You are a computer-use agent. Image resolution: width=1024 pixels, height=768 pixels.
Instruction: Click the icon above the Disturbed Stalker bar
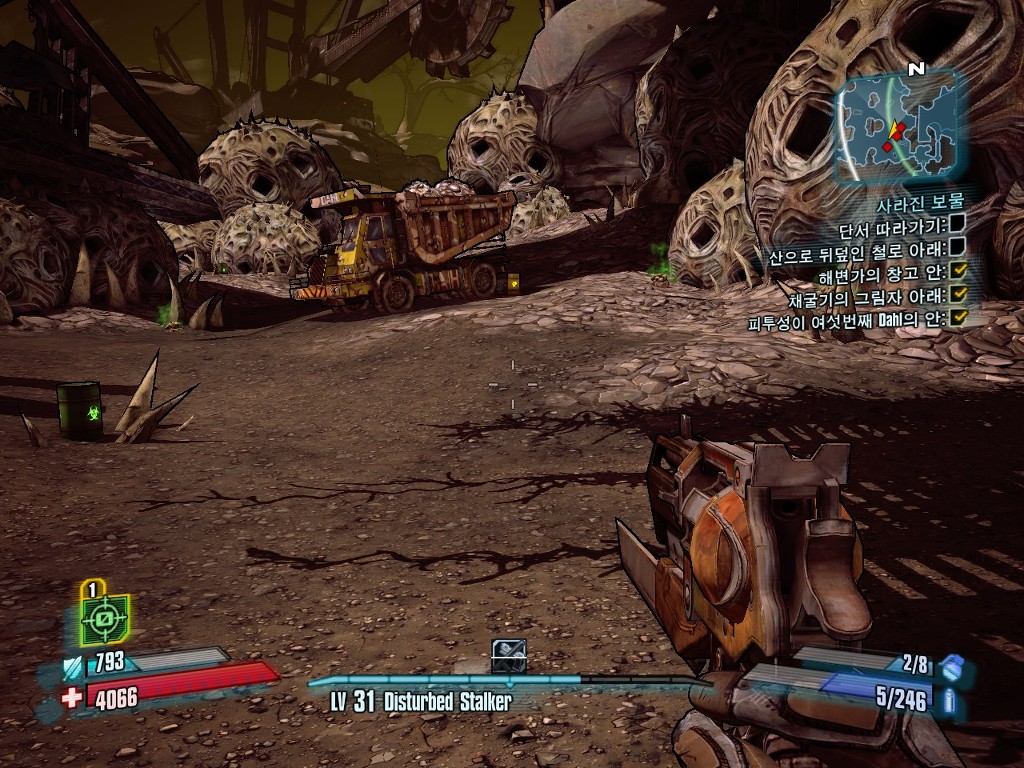[509, 655]
